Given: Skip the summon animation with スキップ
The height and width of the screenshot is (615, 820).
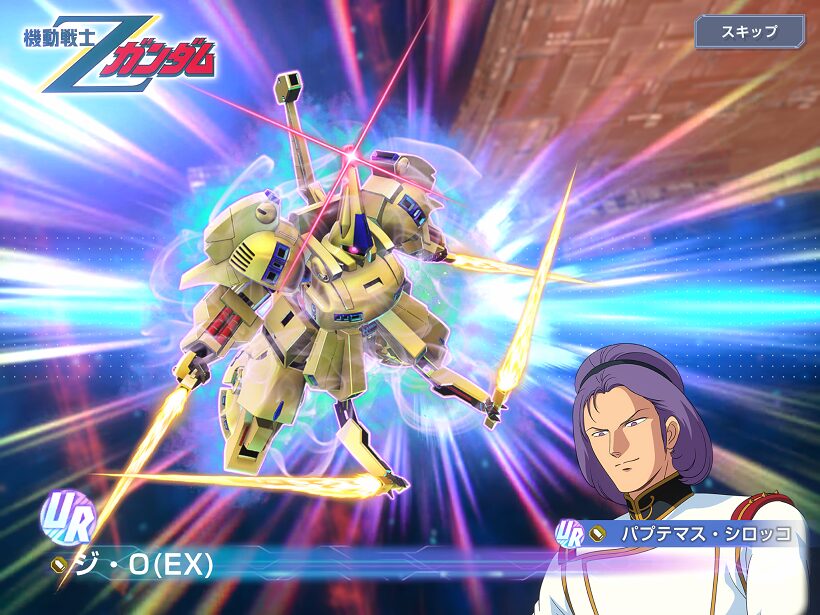Looking at the screenshot, I should pyautogui.click(x=749, y=31).
